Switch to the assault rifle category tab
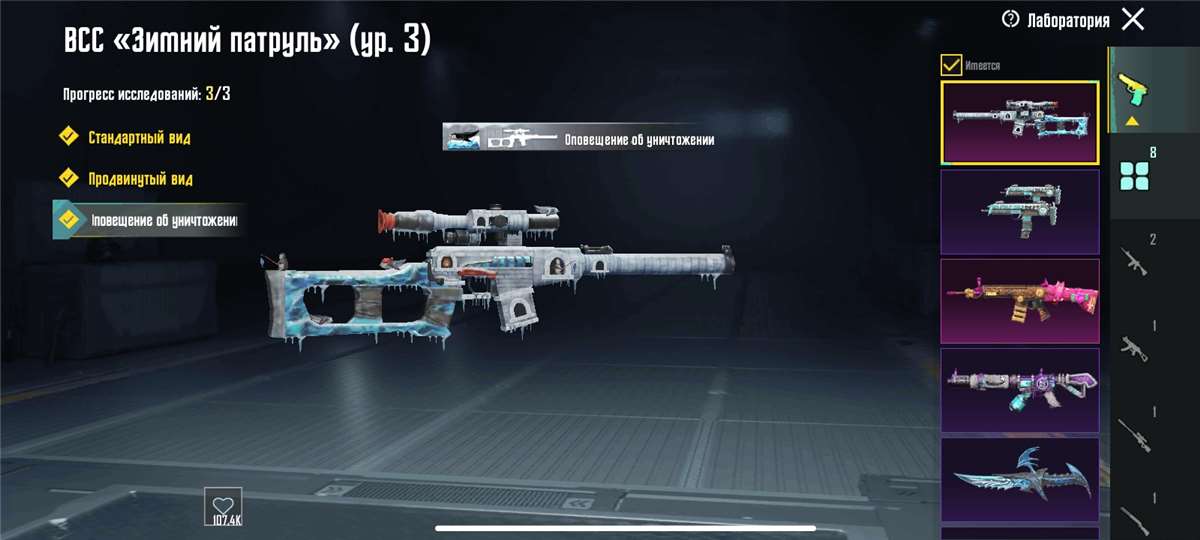 click(x=1134, y=260)
